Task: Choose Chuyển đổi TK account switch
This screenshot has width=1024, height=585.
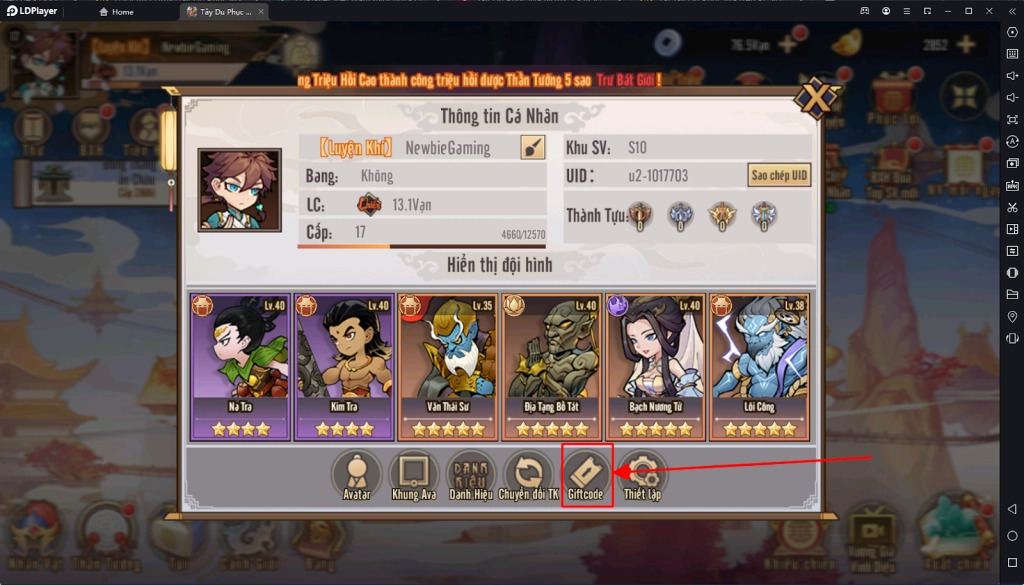Action: (x=528, y=475)
